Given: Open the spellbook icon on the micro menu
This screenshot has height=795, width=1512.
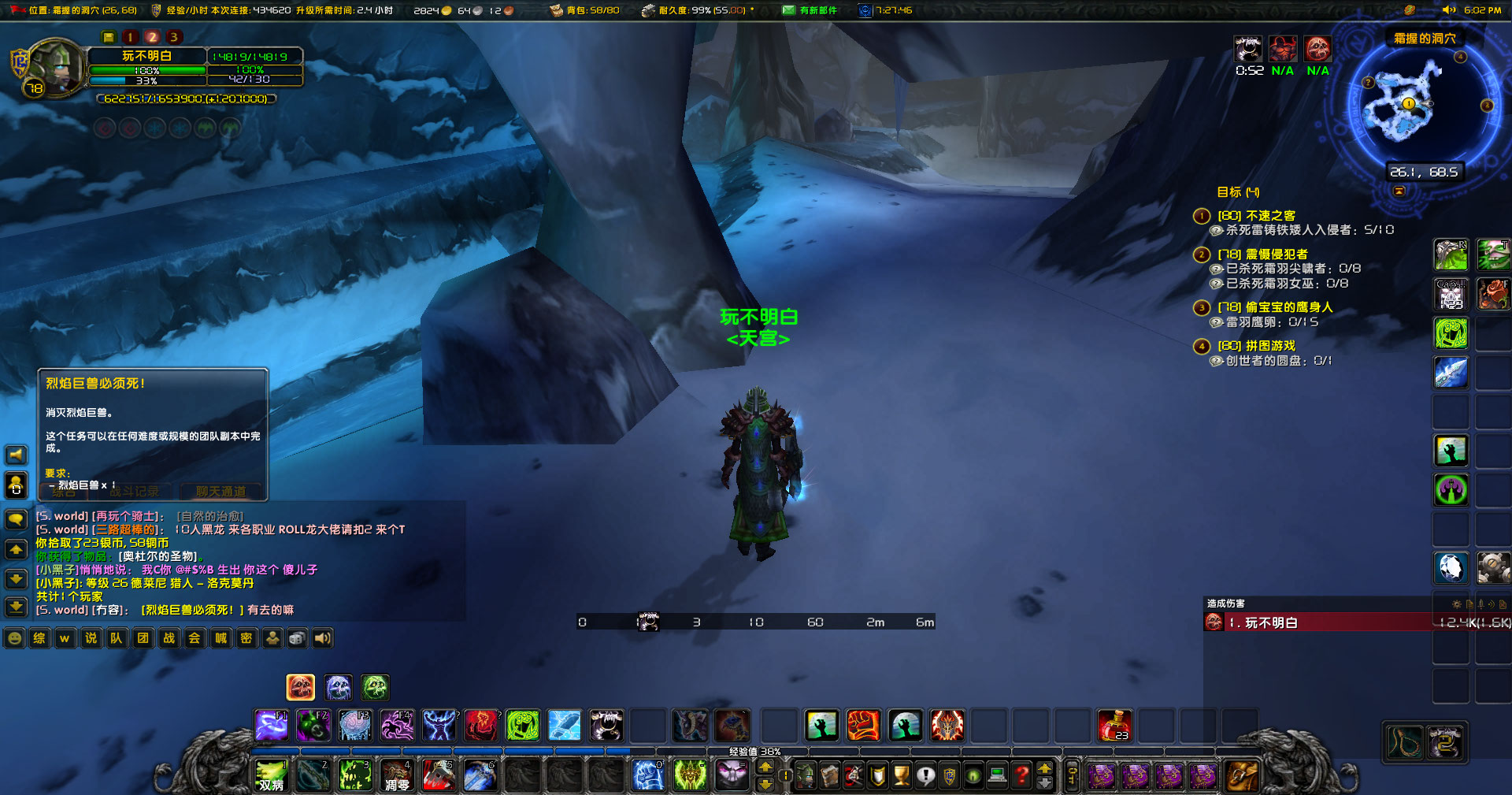Looking at the screenshot, I should tap(829, 776).
